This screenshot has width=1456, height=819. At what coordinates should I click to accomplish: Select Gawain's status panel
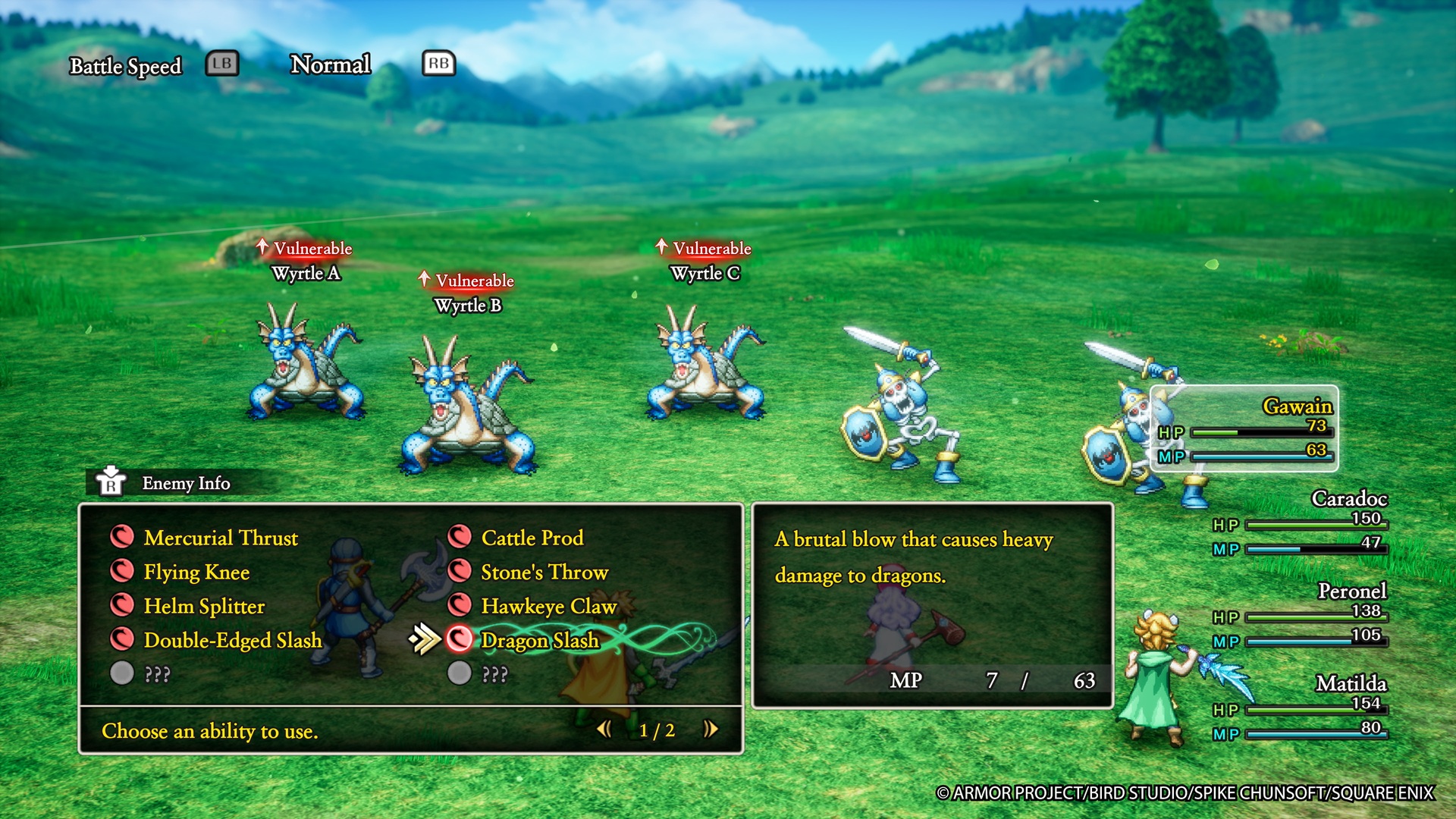[x=1244, y=428]
